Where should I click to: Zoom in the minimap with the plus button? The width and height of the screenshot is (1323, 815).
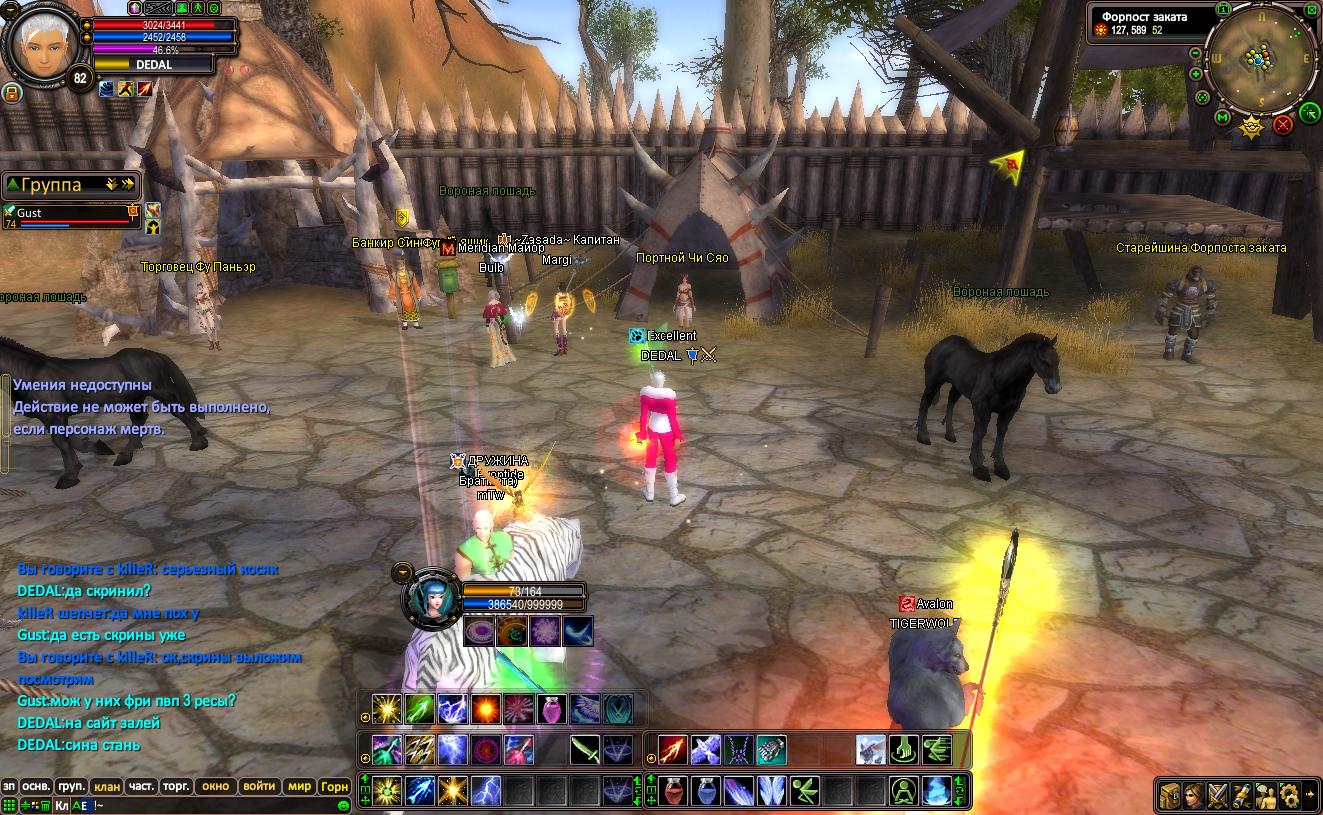[1196, 74]
